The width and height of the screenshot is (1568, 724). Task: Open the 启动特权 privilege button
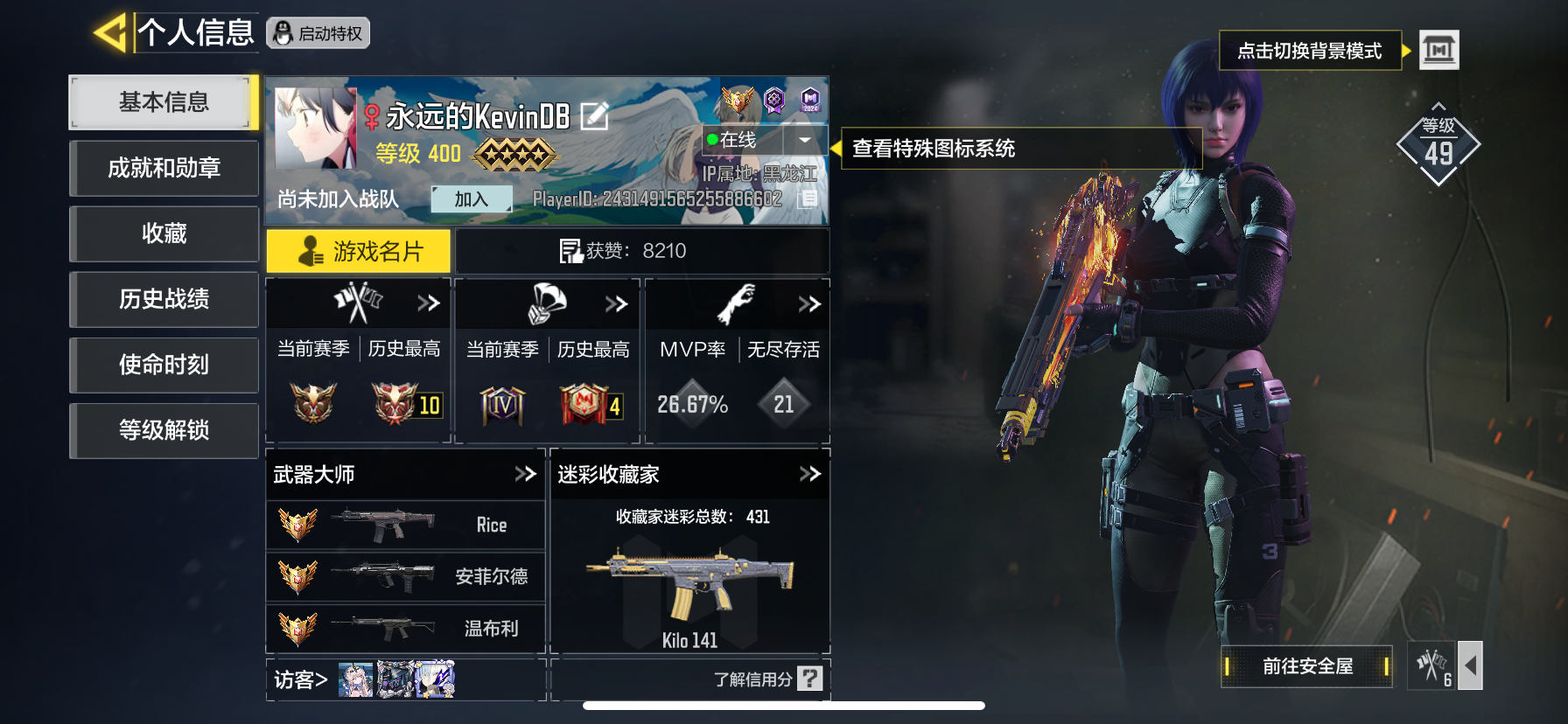(x=318, y=33)
